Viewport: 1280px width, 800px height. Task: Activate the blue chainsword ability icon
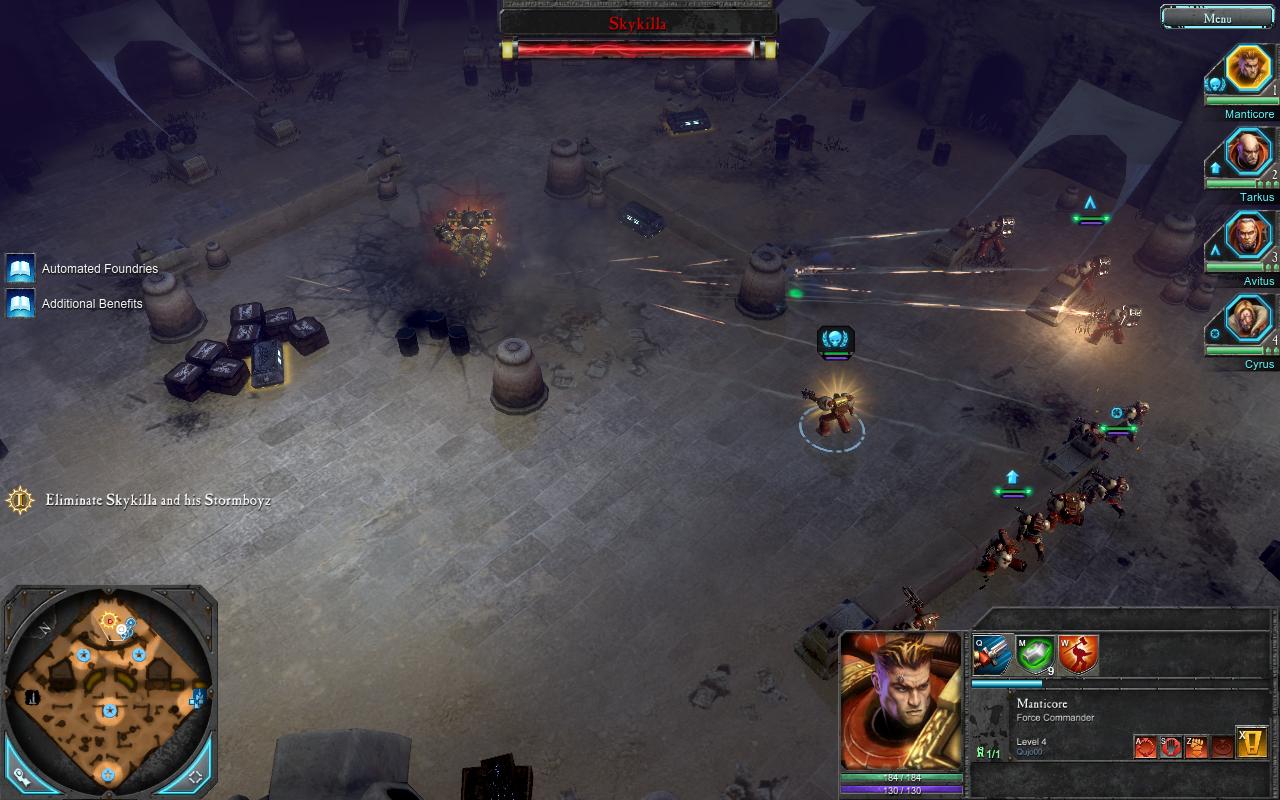tap(991, 656)
